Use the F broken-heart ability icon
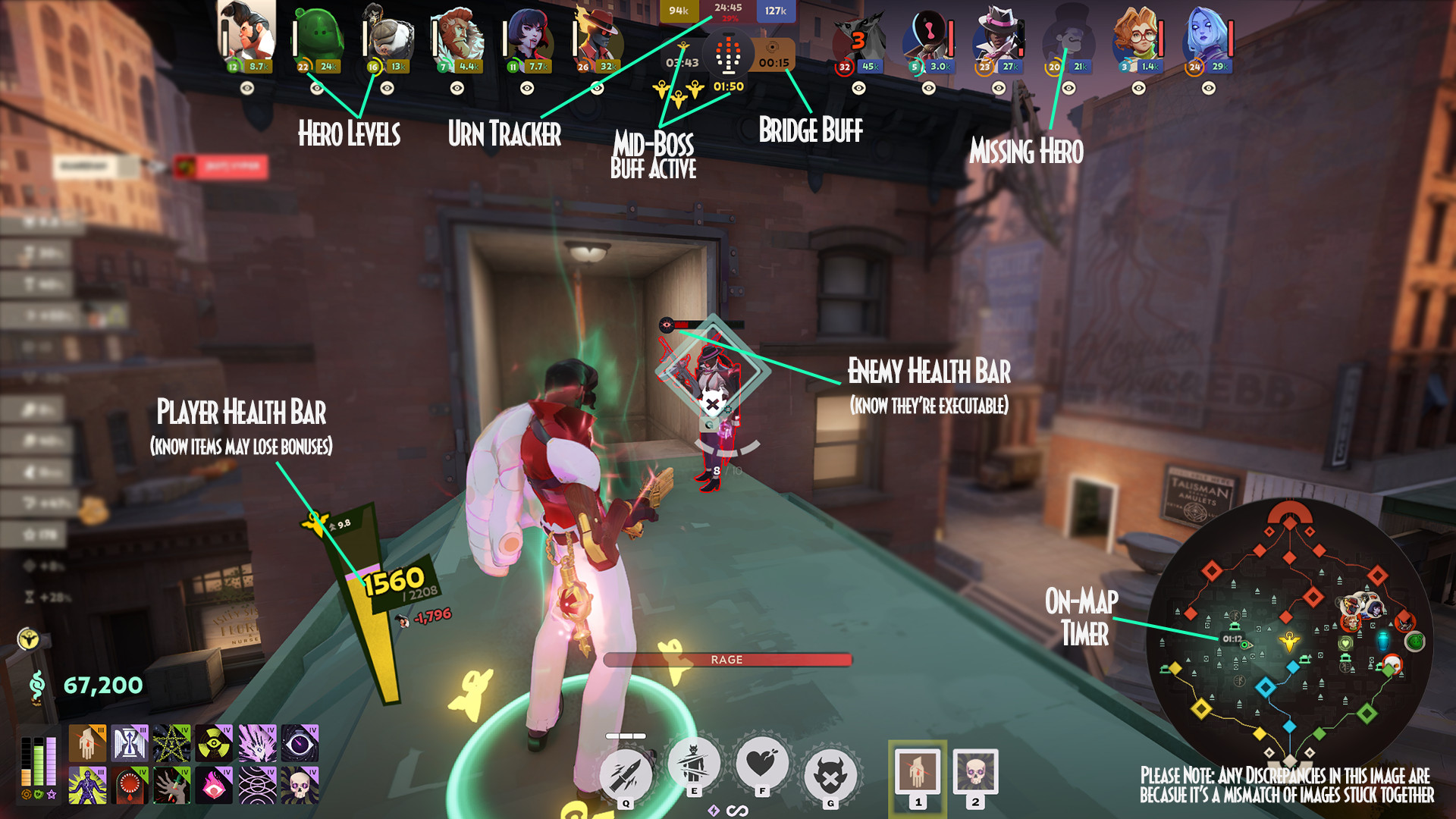The height and width of the screenshot is (819, 1456). tap(762, 764)
